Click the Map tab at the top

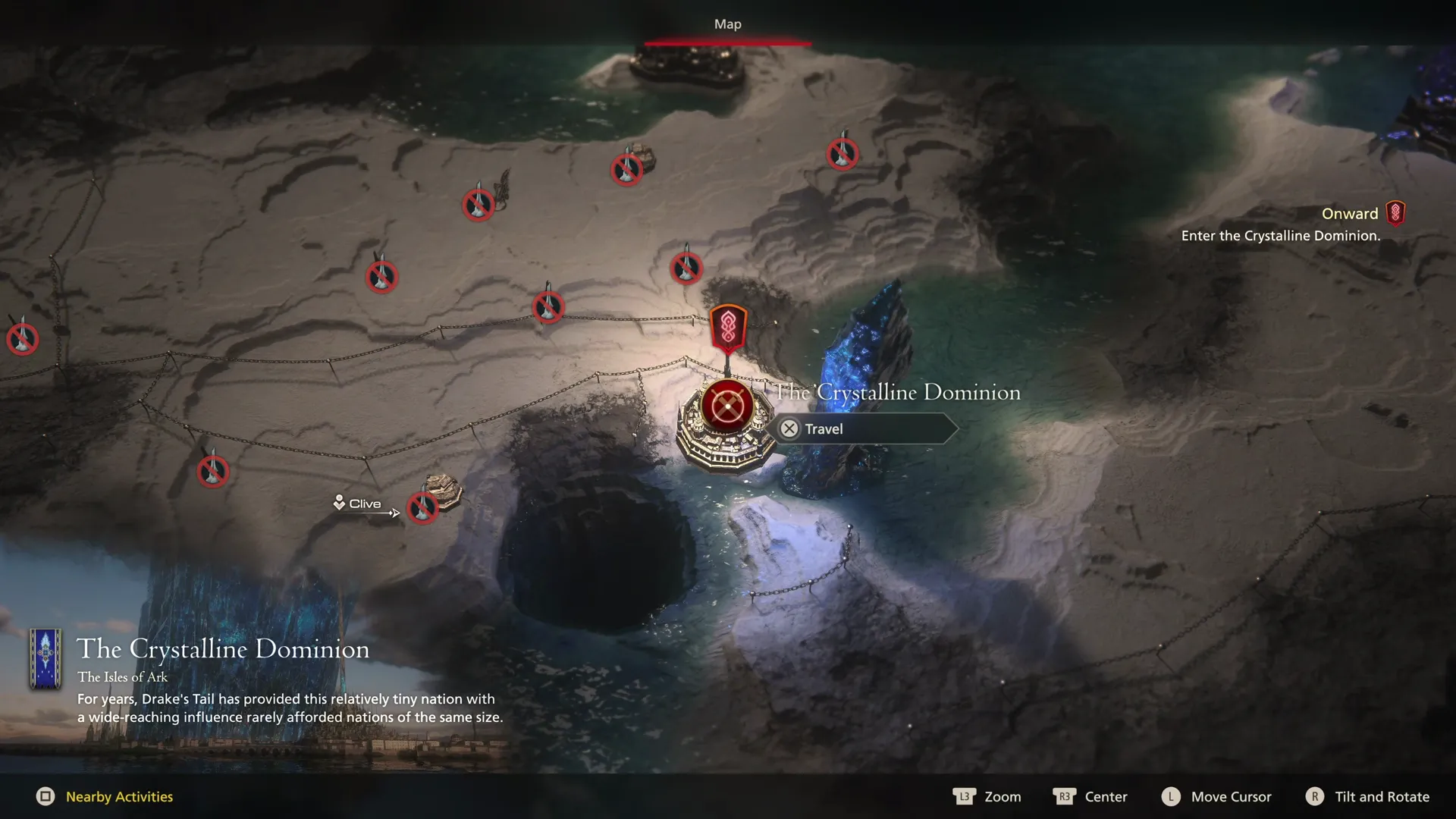(727, 24)
